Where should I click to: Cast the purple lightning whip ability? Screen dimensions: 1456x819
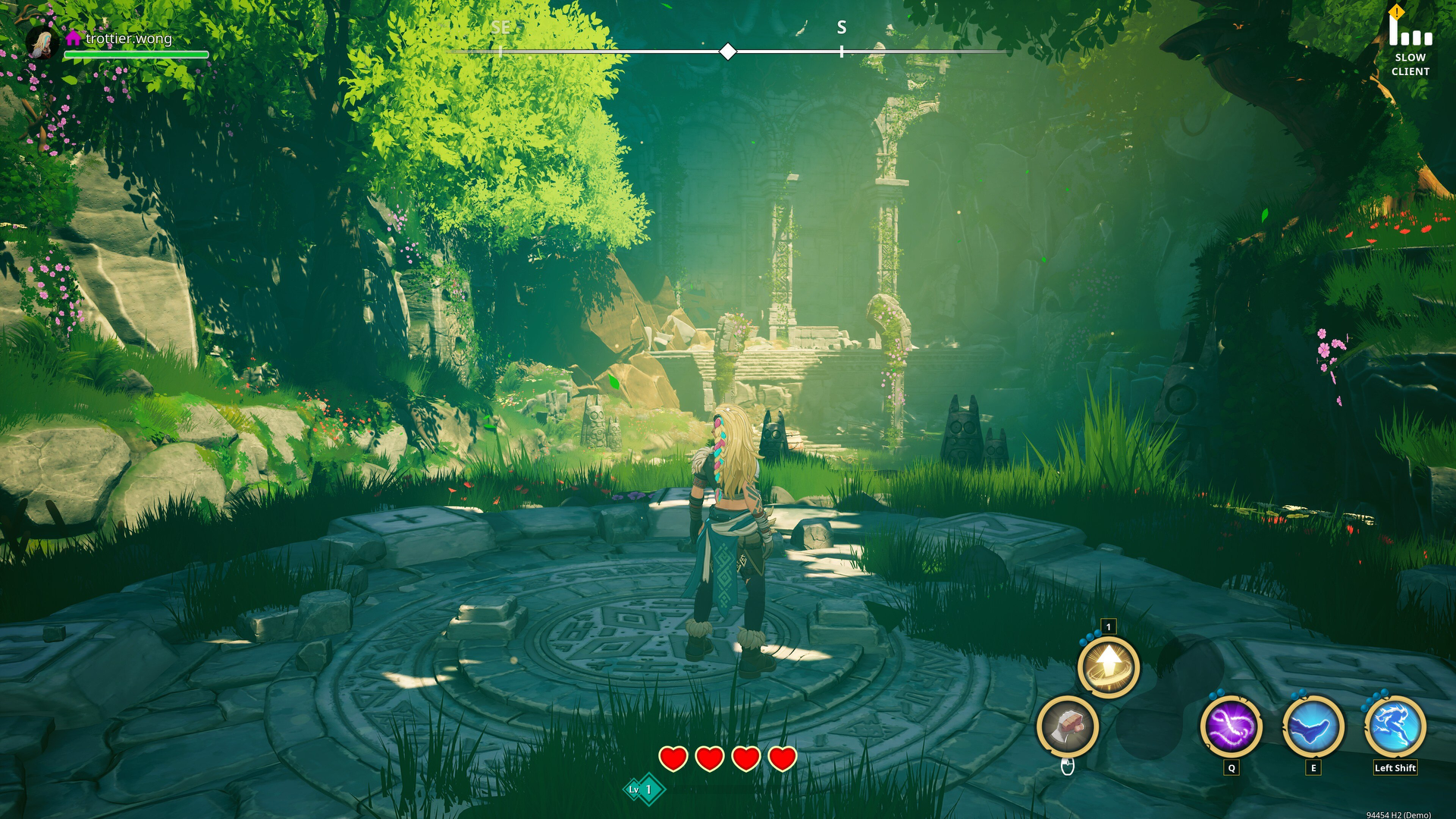click(x=1231, y=726)
